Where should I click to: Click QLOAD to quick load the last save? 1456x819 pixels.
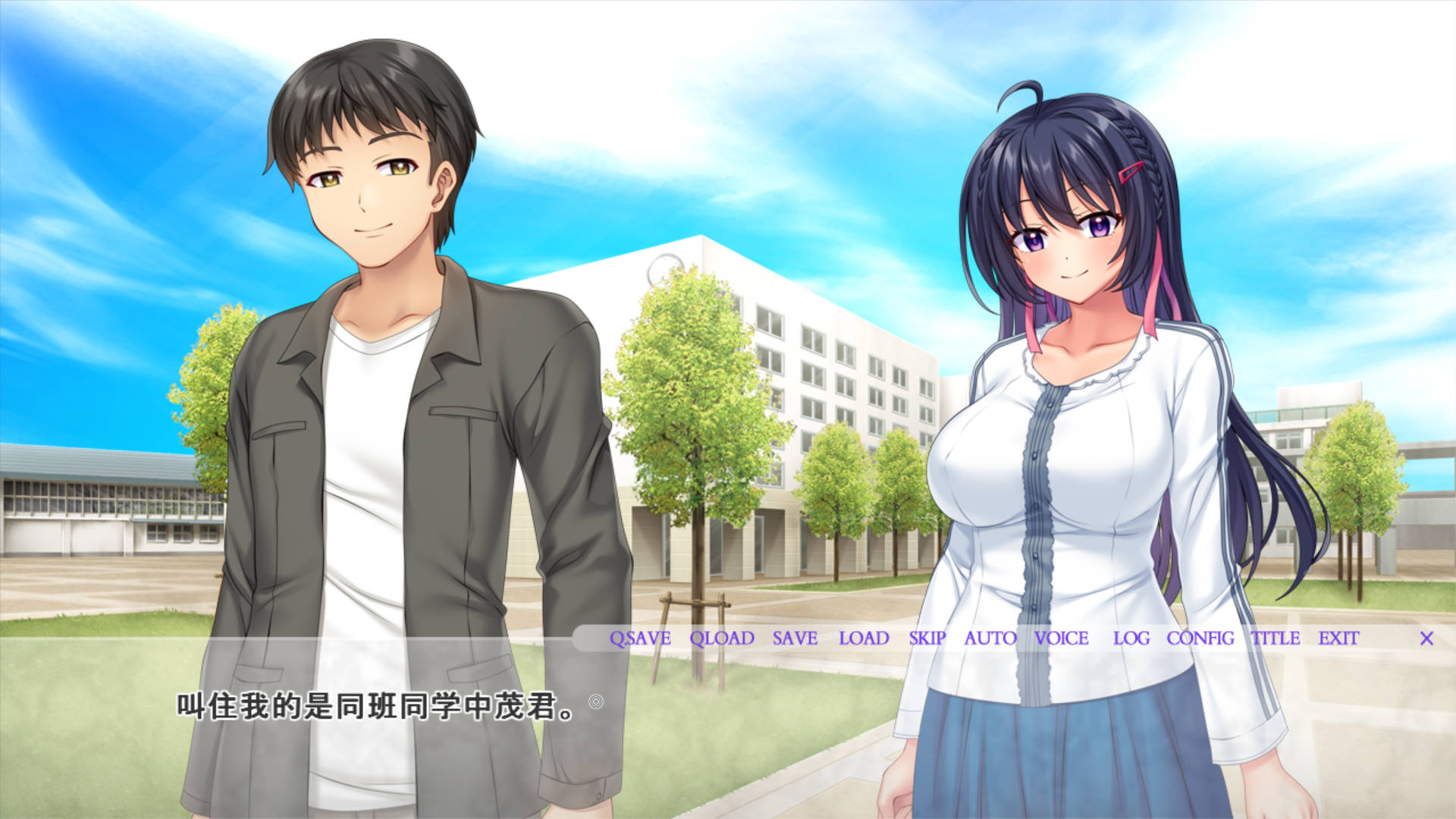coord(721,639)
